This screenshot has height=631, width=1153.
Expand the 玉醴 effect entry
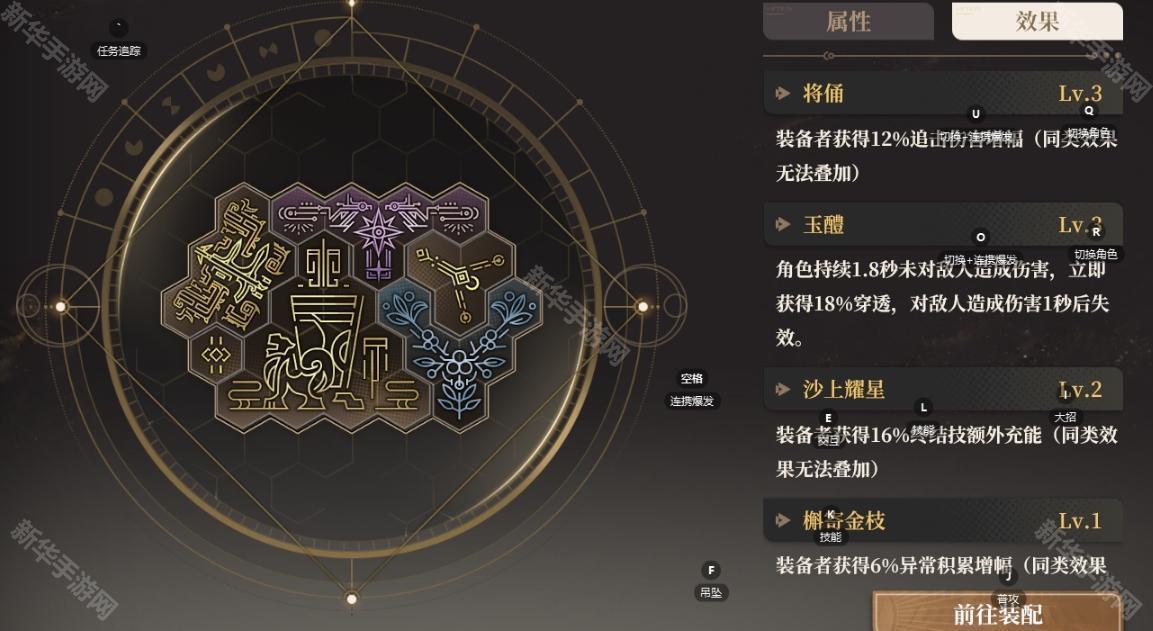click(942, 225)
